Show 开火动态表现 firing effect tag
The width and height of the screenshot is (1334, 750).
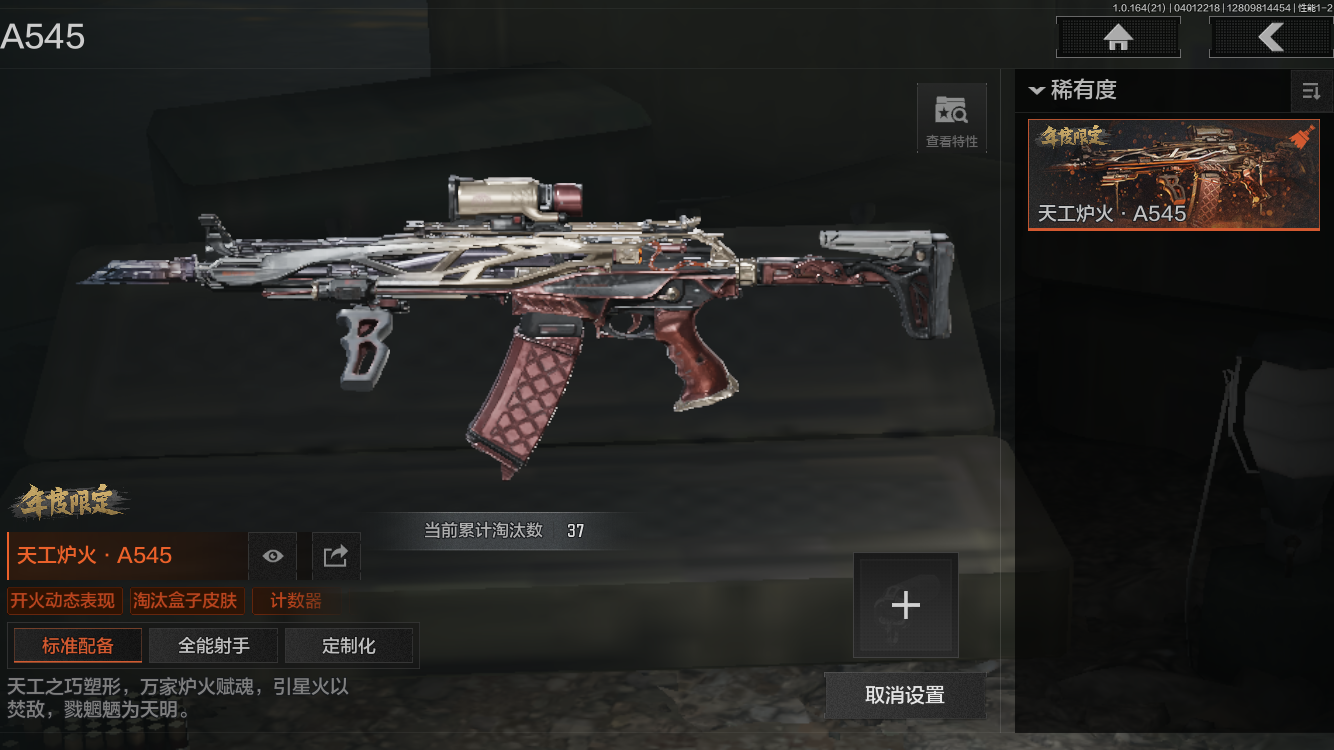click(65, 601)
